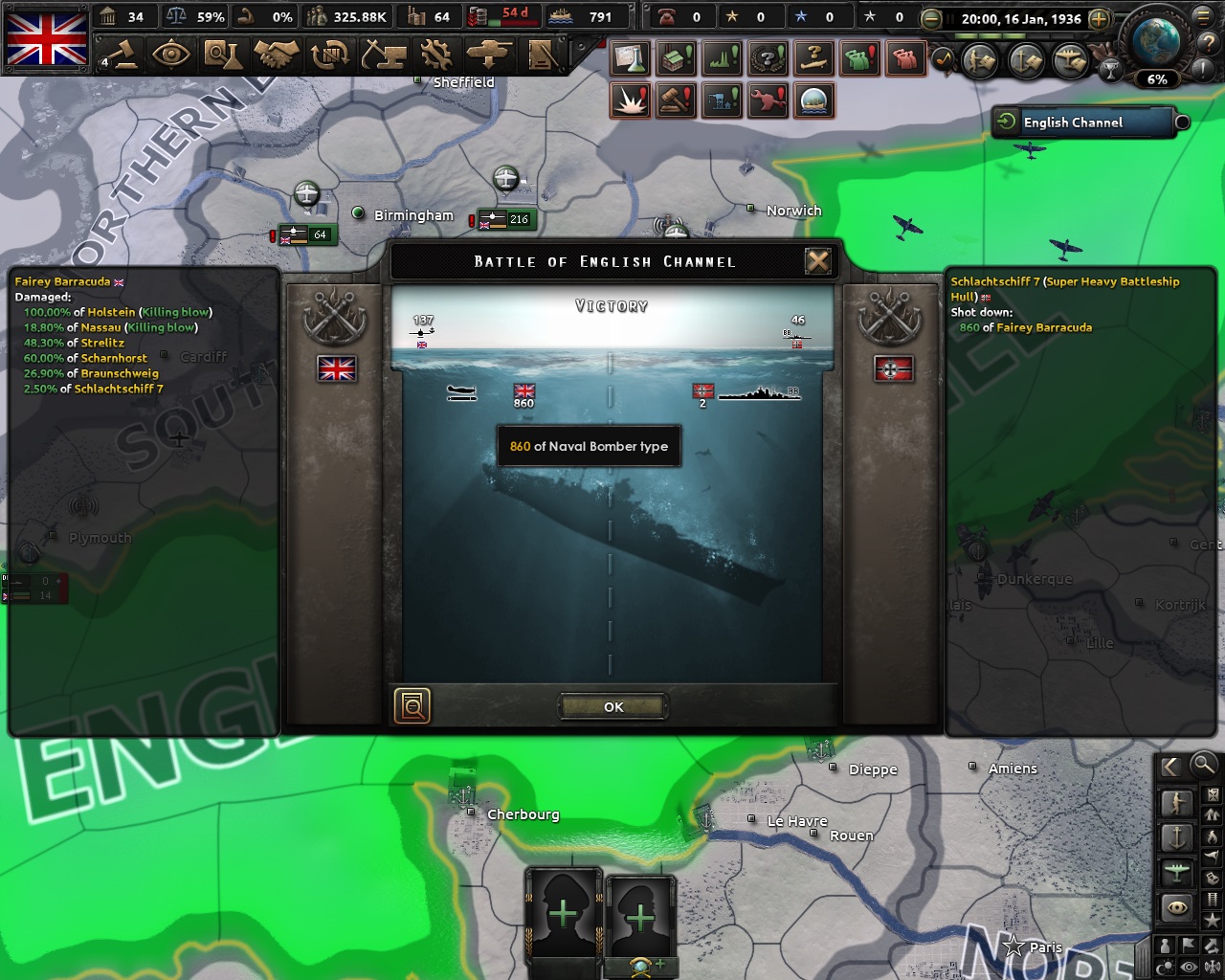Collapse the map controls with the left chevron
This screenshot has width=1225, height=980.
click(1169, 766)
